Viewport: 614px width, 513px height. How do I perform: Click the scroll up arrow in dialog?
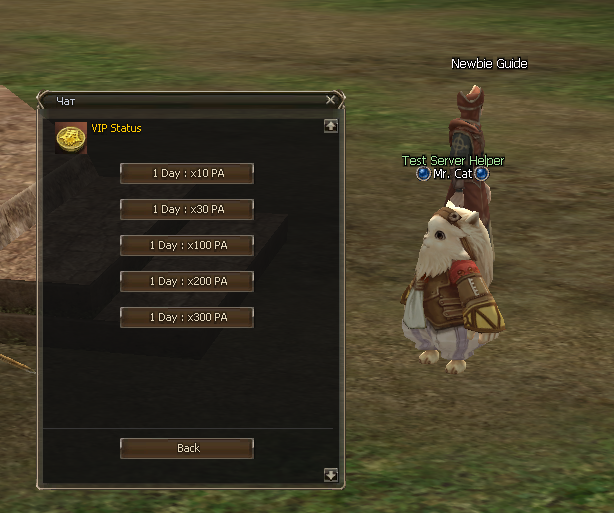point(331,126)
